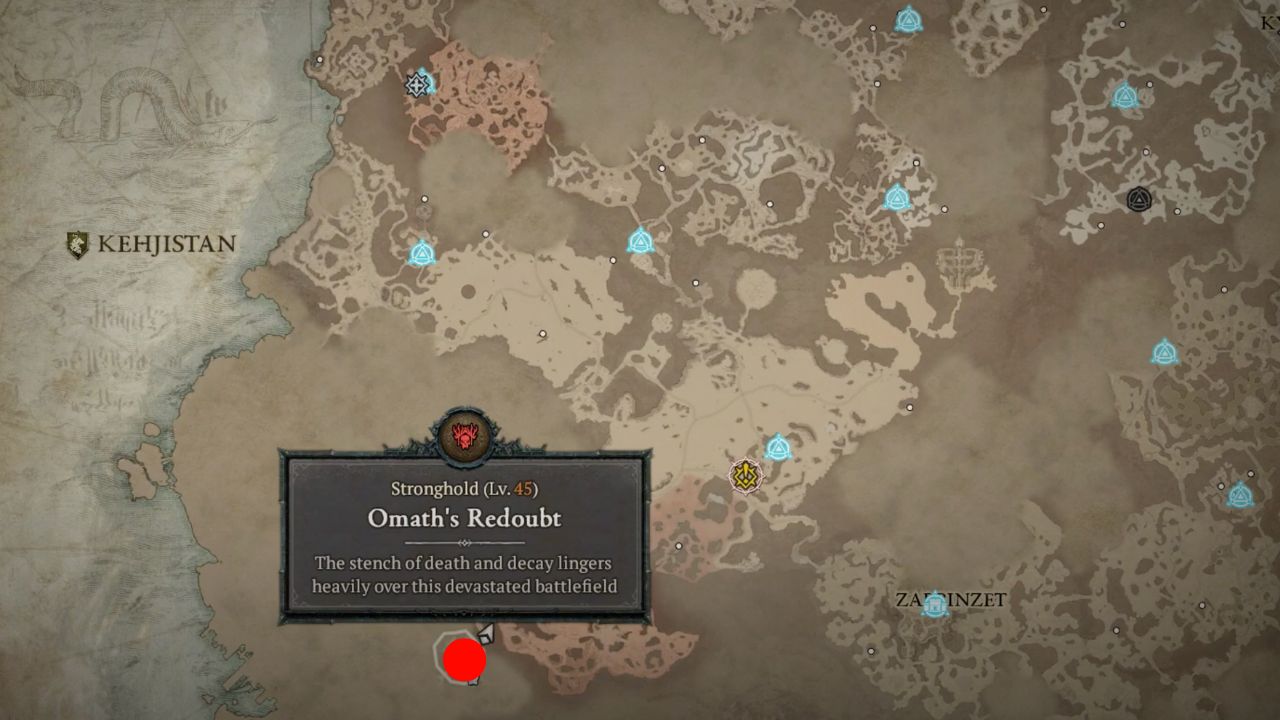The height and width of the screenshot is (720, 1280).
Task: Open the dungeon icon in the red helltide region top-left
Action: point(417,86)
